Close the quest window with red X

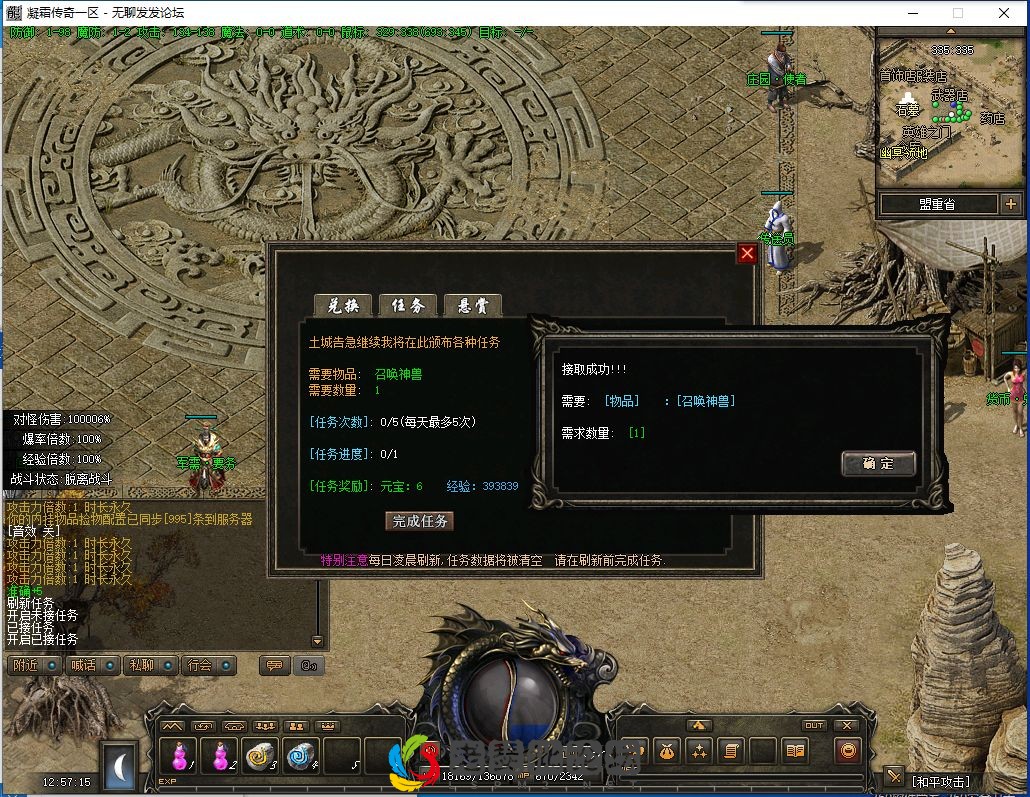point(747,254)
